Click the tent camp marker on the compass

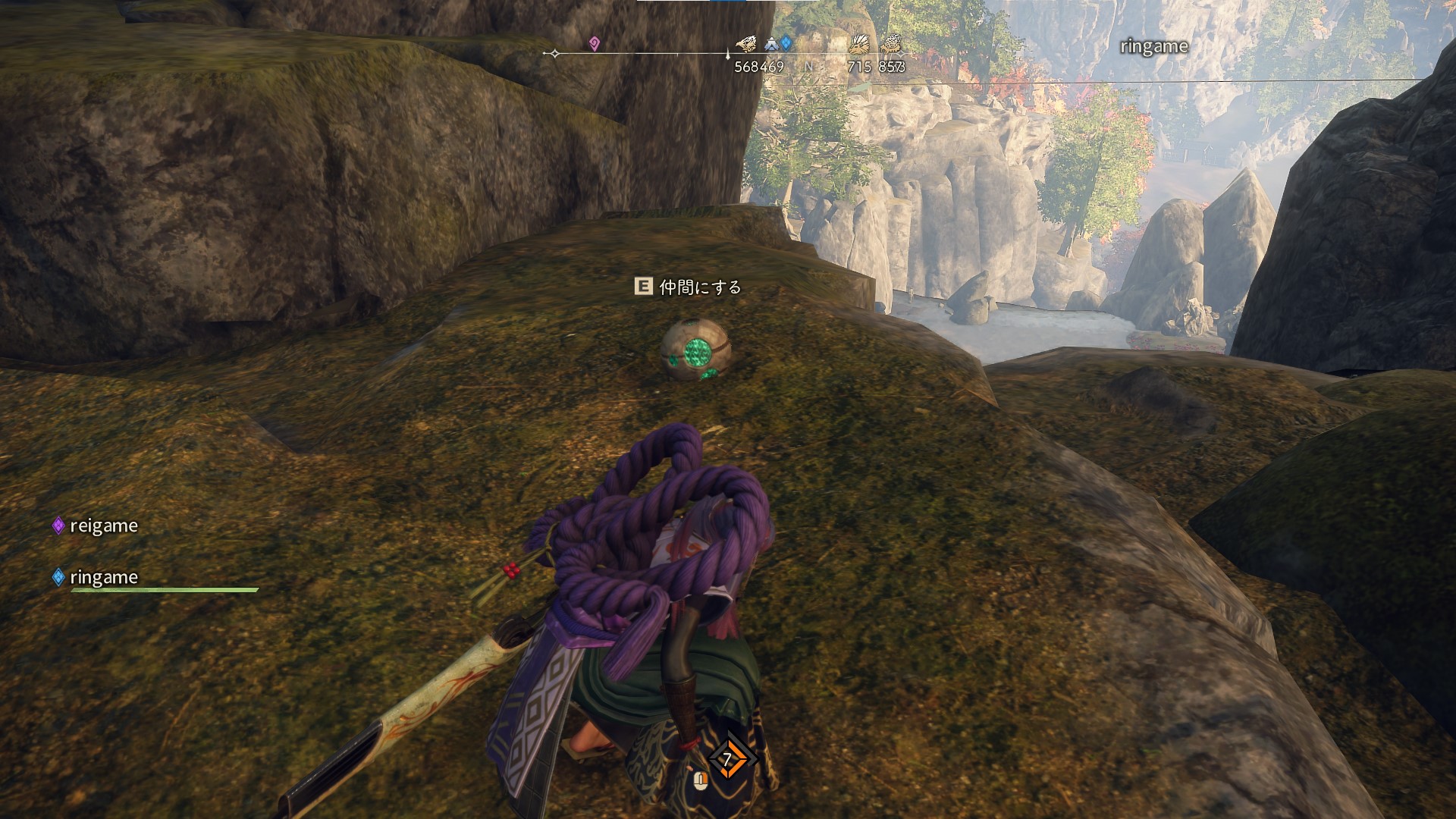pyautogui.click(x=771, y=44)
